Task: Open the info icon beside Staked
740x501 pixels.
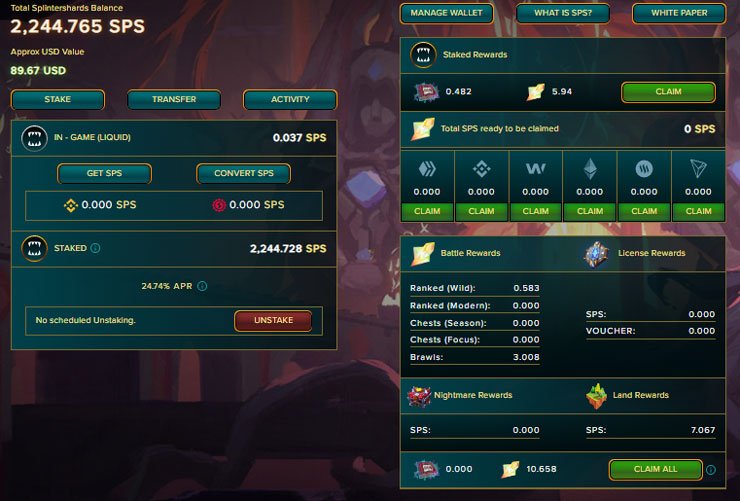Action: pyautogui.click(x=95, y=248)
